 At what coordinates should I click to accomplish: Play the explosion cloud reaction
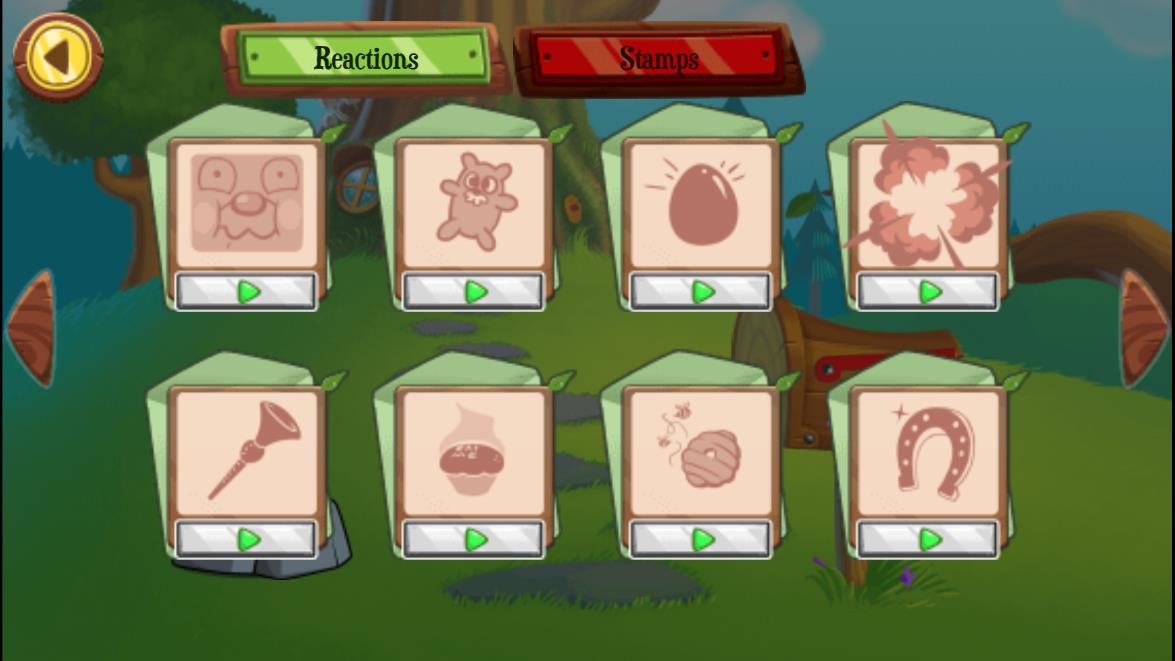(x=927, y=292)
